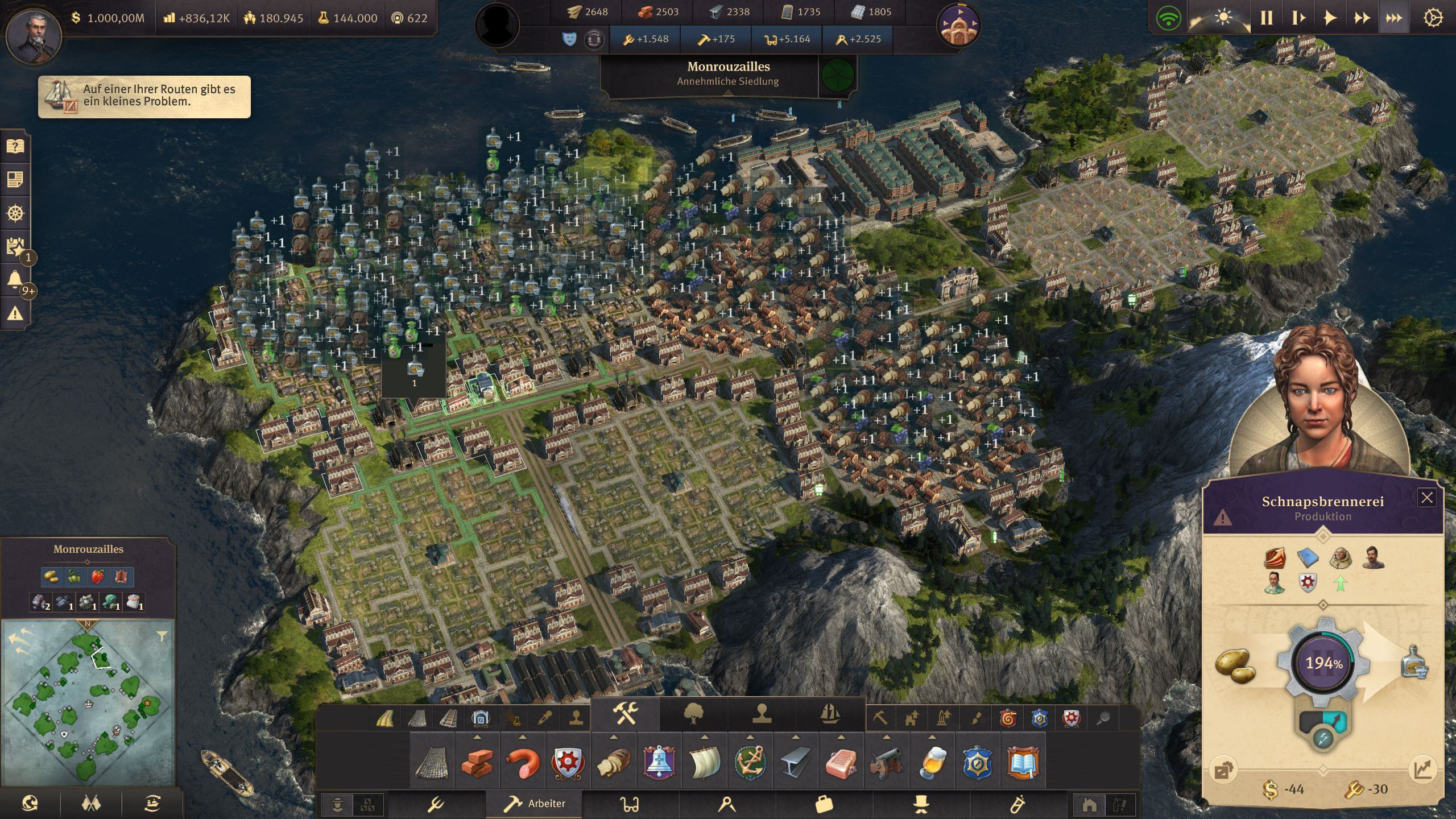The image size is (1456, 819).
Task: Open the route problem notification
Action: [144, 97]
